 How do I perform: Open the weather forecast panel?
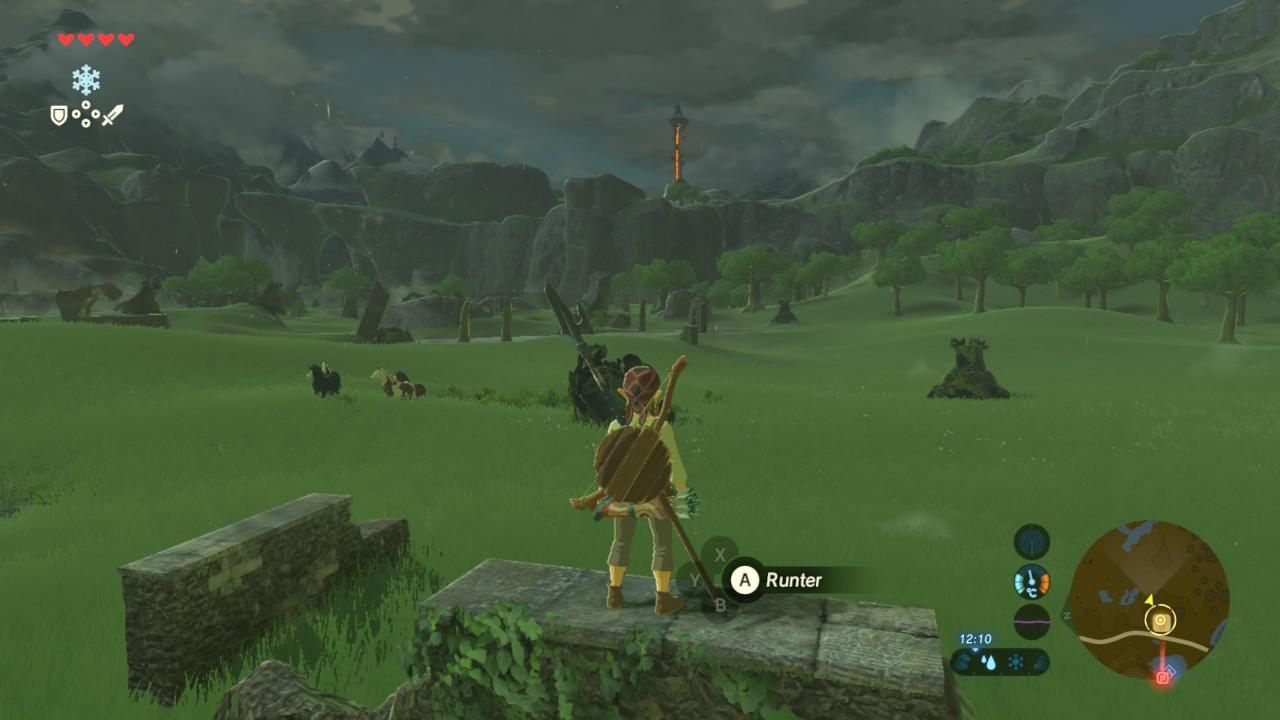pos(1000,661)
